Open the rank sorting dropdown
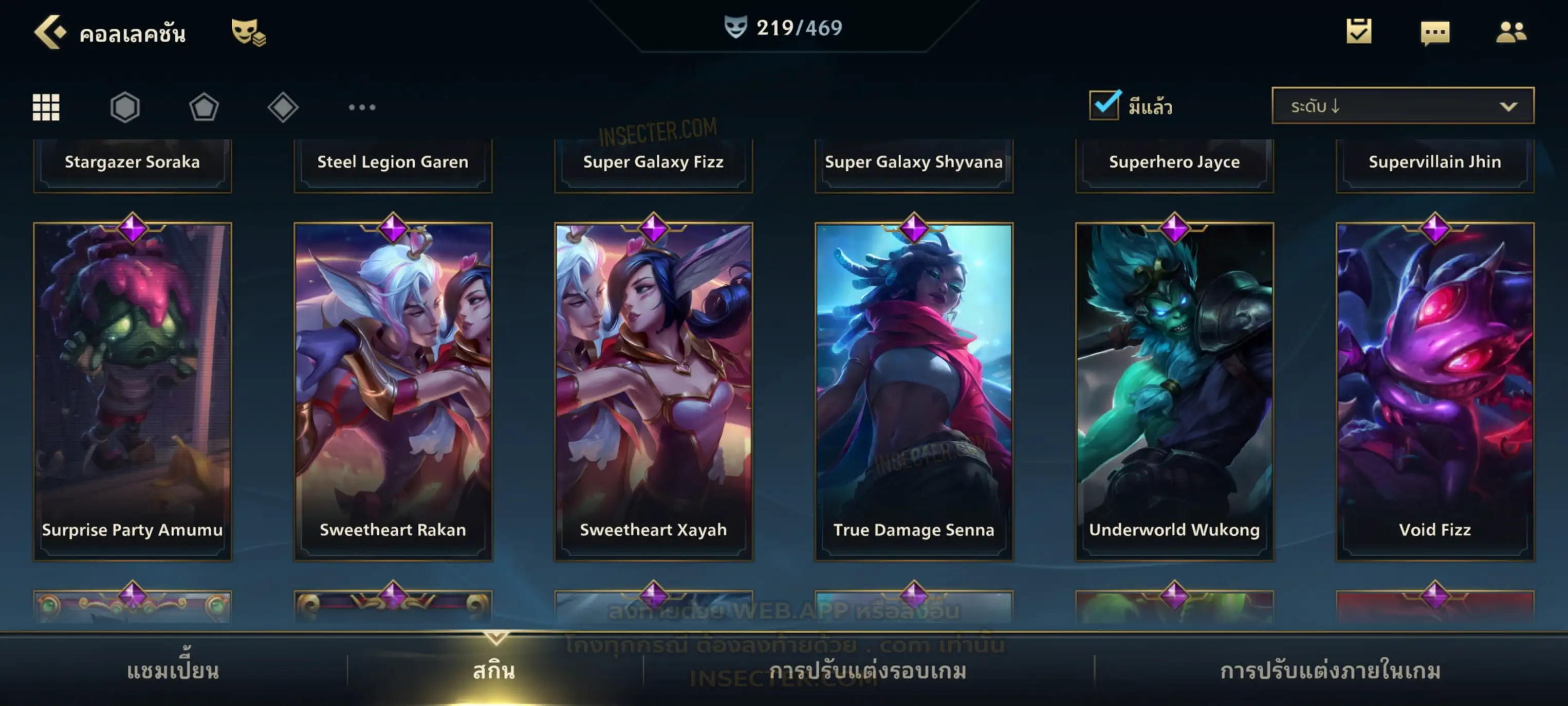This screenshot has height=706, width=1568. click(1402, 106)
